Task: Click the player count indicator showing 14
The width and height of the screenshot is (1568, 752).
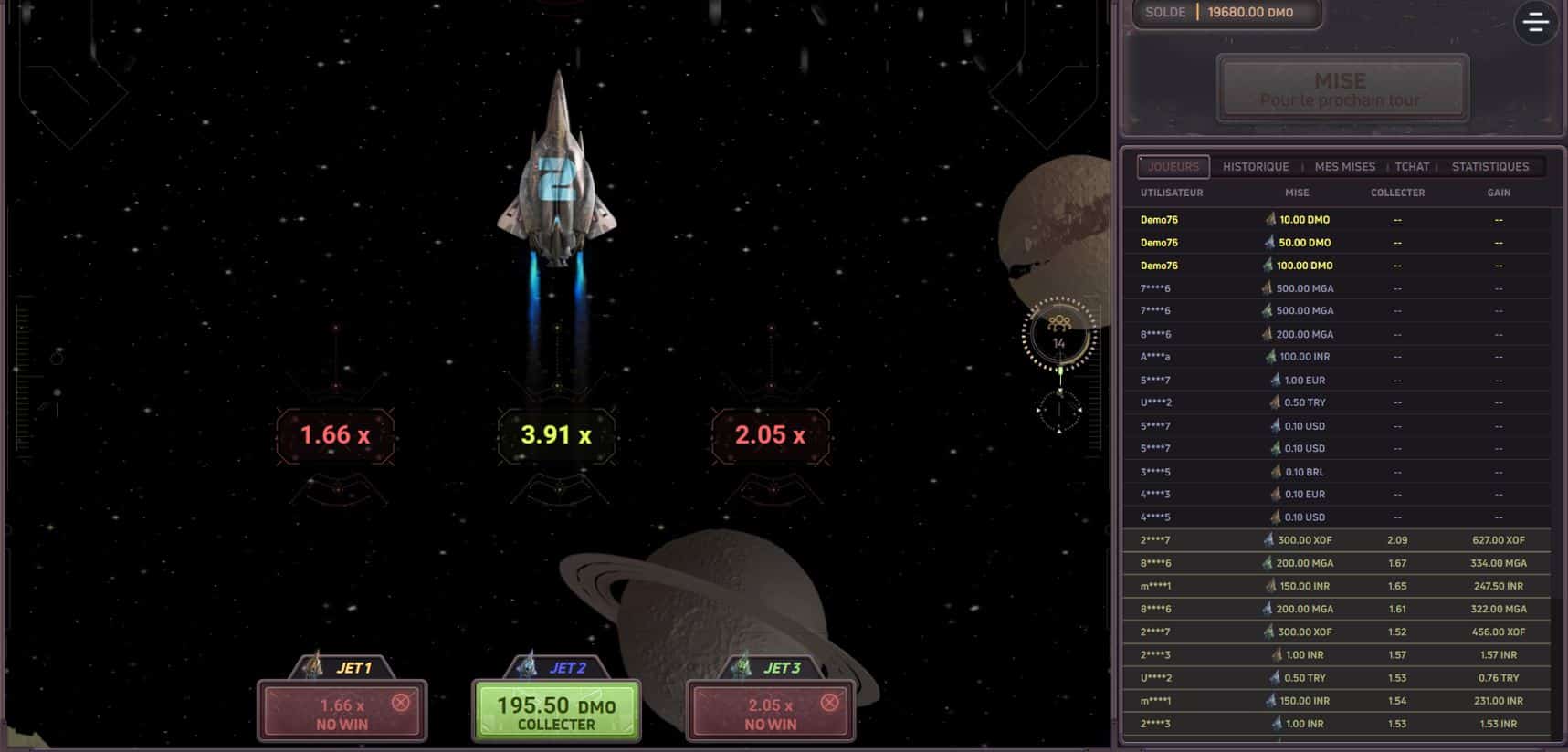Action: pyautogui.click(x=1058, y=335)
